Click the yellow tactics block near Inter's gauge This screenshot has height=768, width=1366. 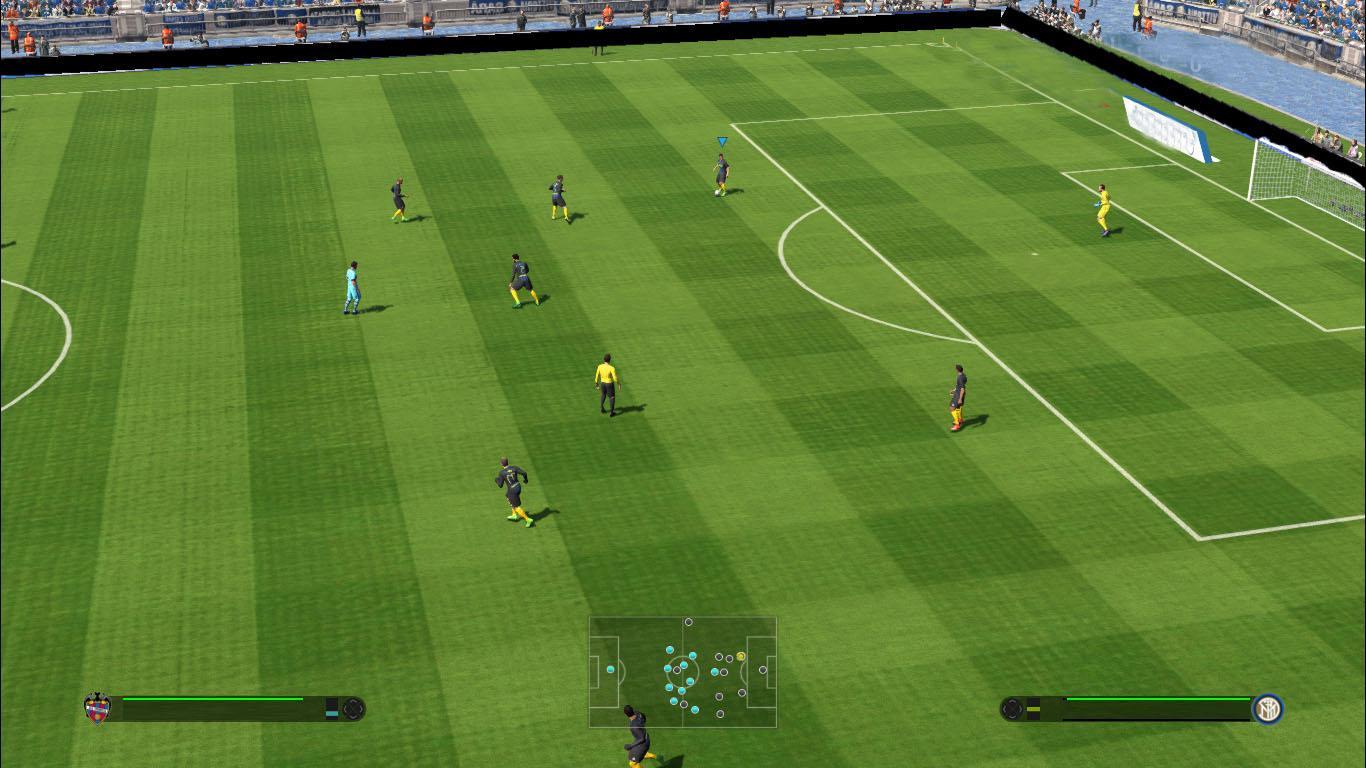coord(1032,707)
